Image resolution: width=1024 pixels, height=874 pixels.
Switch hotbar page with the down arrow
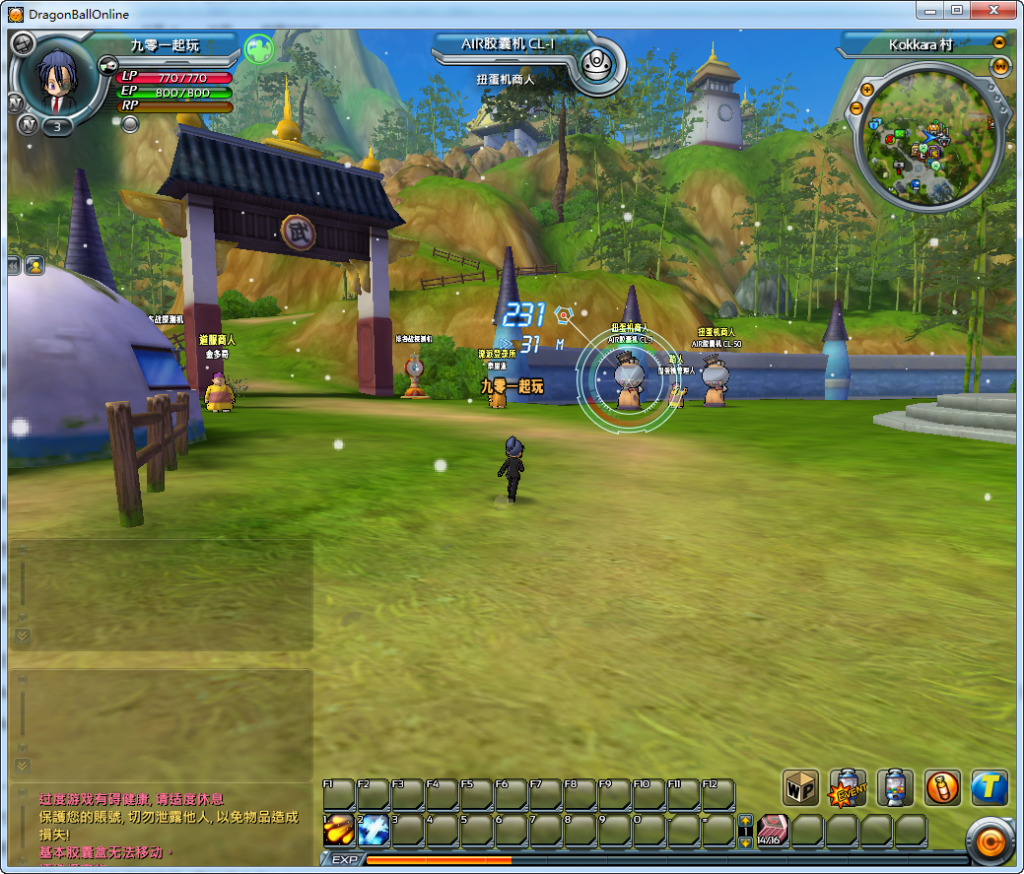pyautogui.click(x=744, y=841)
